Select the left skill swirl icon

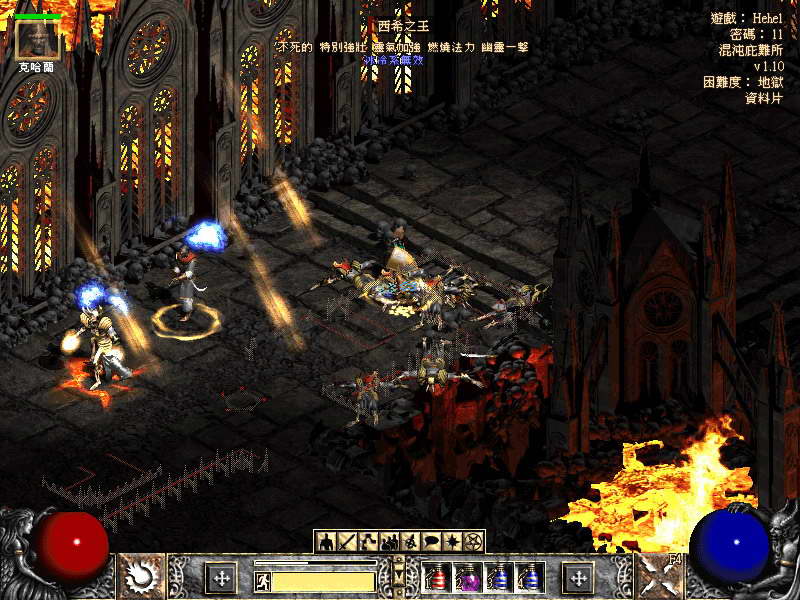pos(141,575)
